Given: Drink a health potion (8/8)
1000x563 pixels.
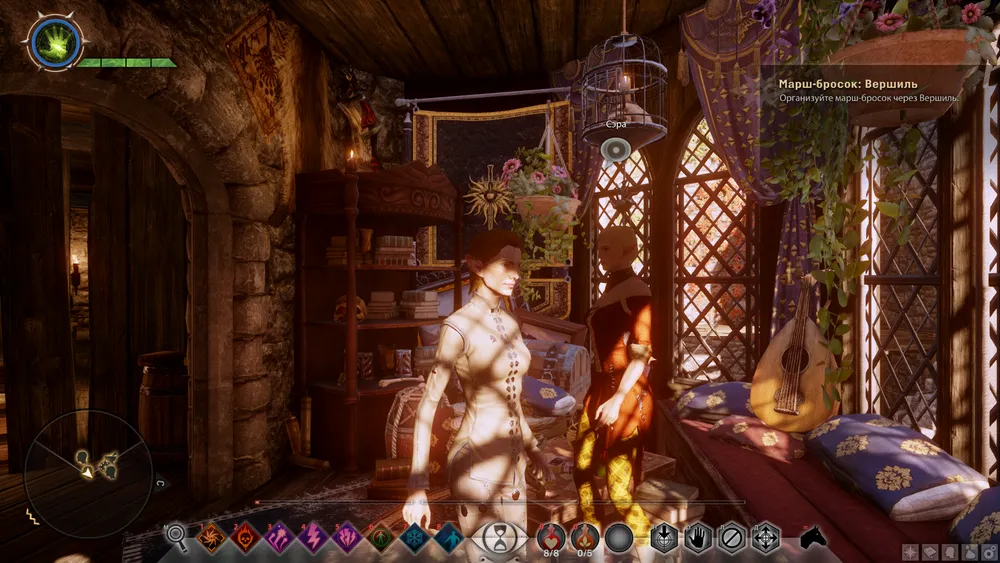Looking at the screenshot, I should (551, 538).
